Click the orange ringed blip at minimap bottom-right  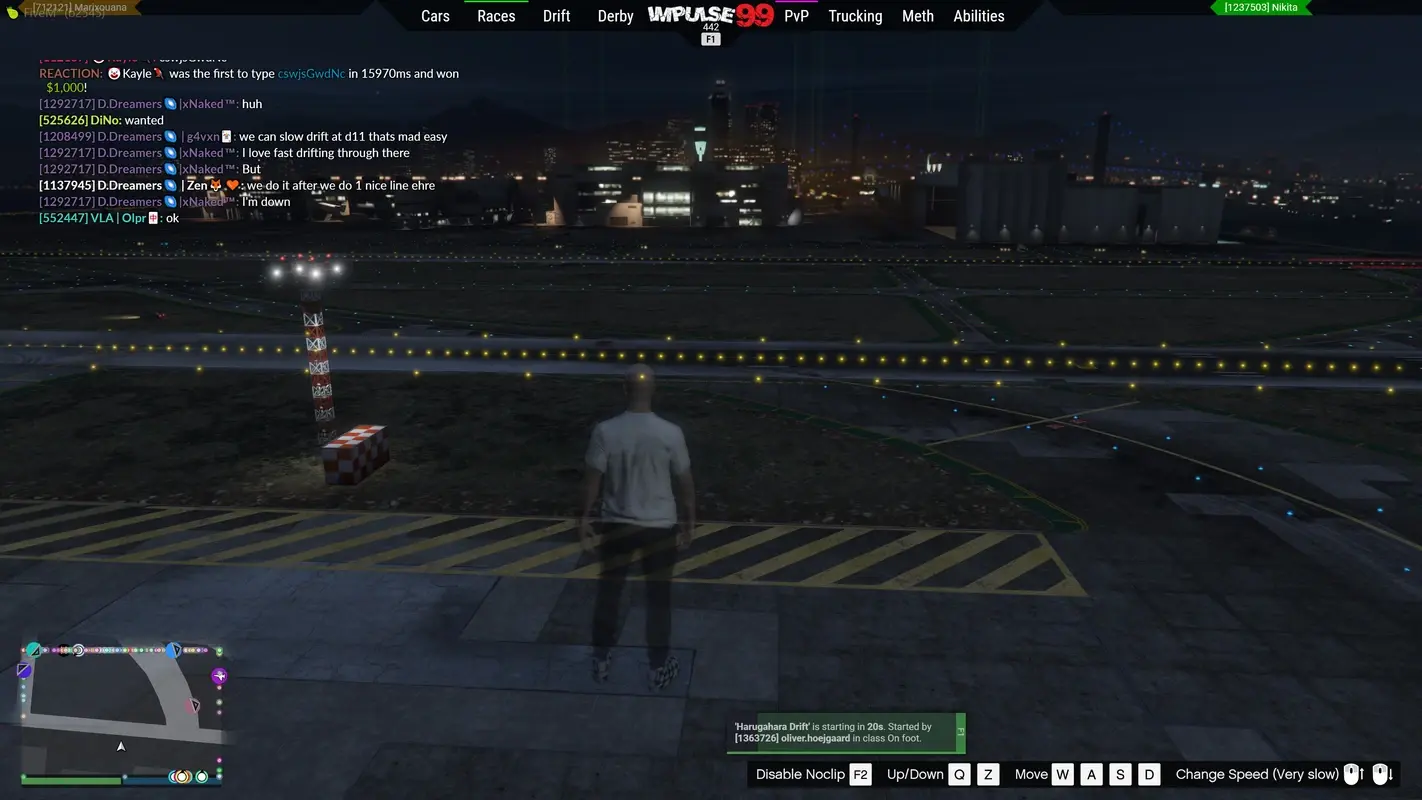tap(182, 777)
